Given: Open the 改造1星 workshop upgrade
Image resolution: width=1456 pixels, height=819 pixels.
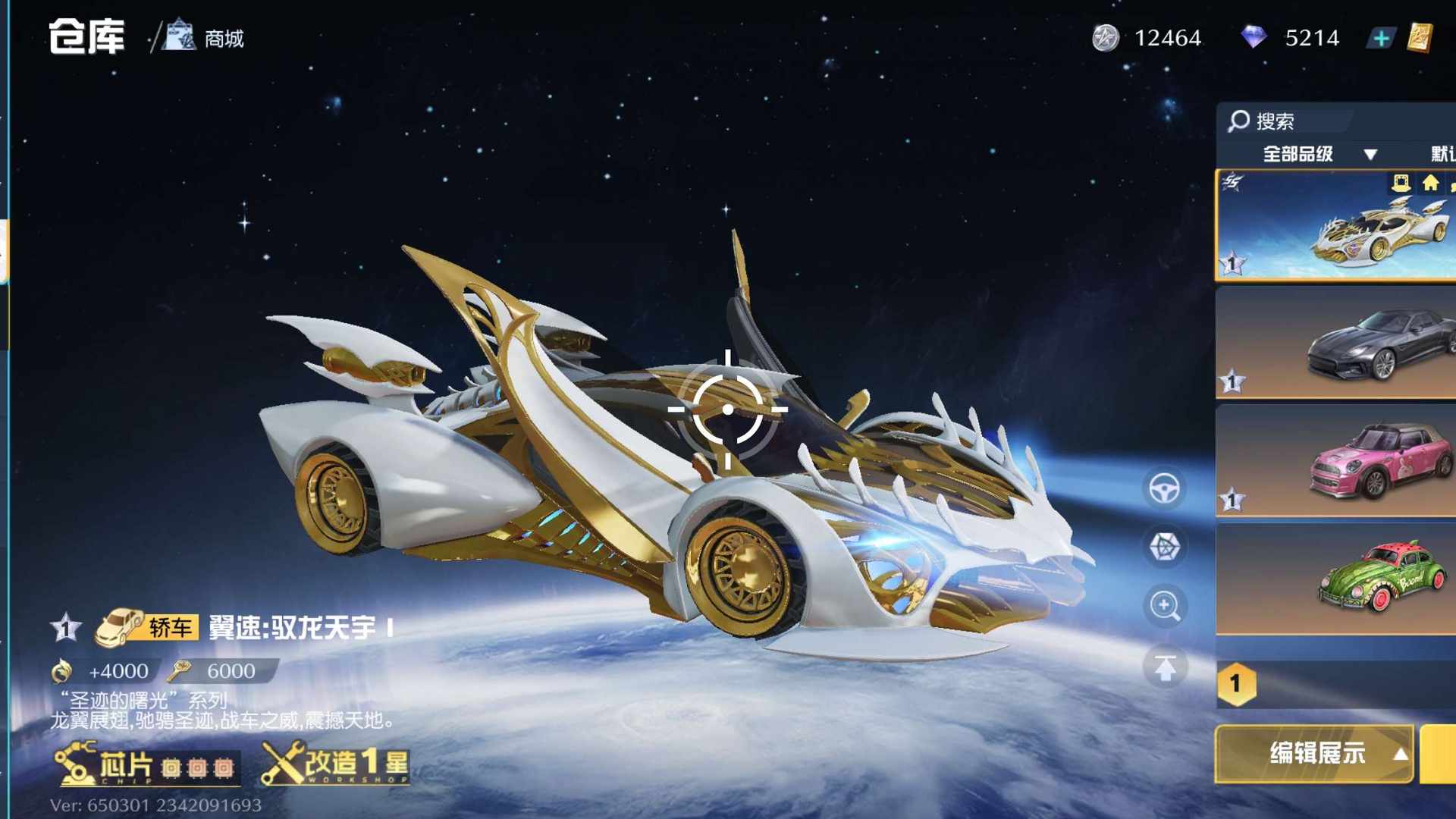Looking at the screenshot, I should pyautogui.click(x=336, y=764).
